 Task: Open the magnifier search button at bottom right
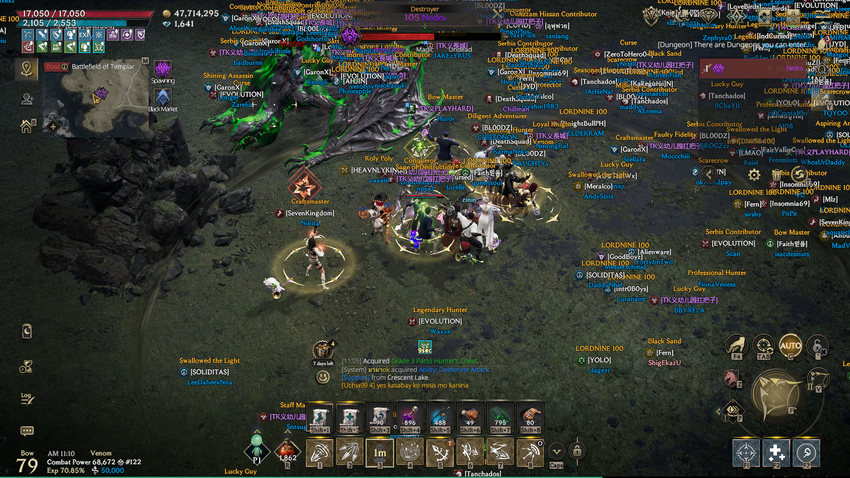[x=806, y=453]
